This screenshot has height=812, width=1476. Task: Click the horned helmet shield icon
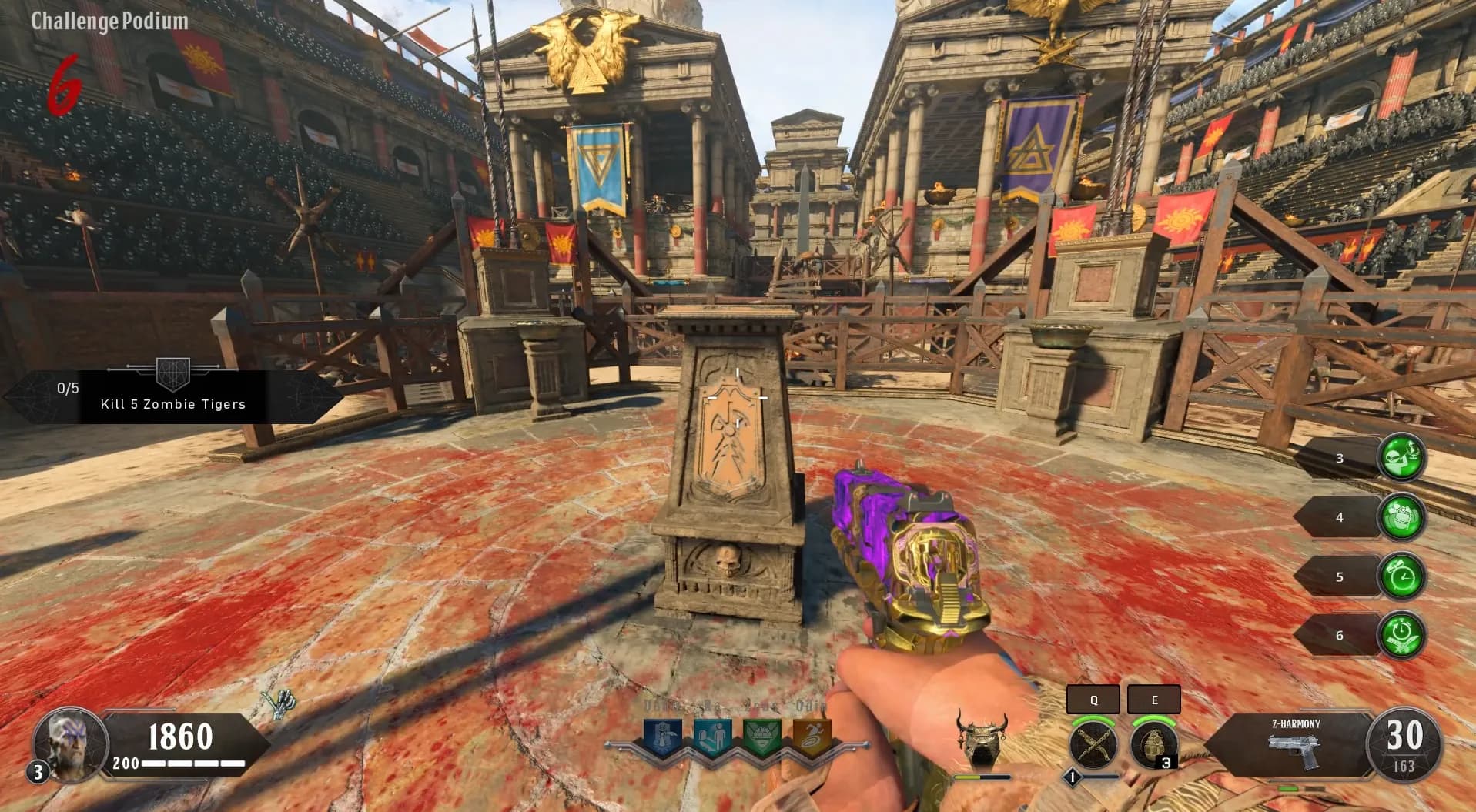980,739
